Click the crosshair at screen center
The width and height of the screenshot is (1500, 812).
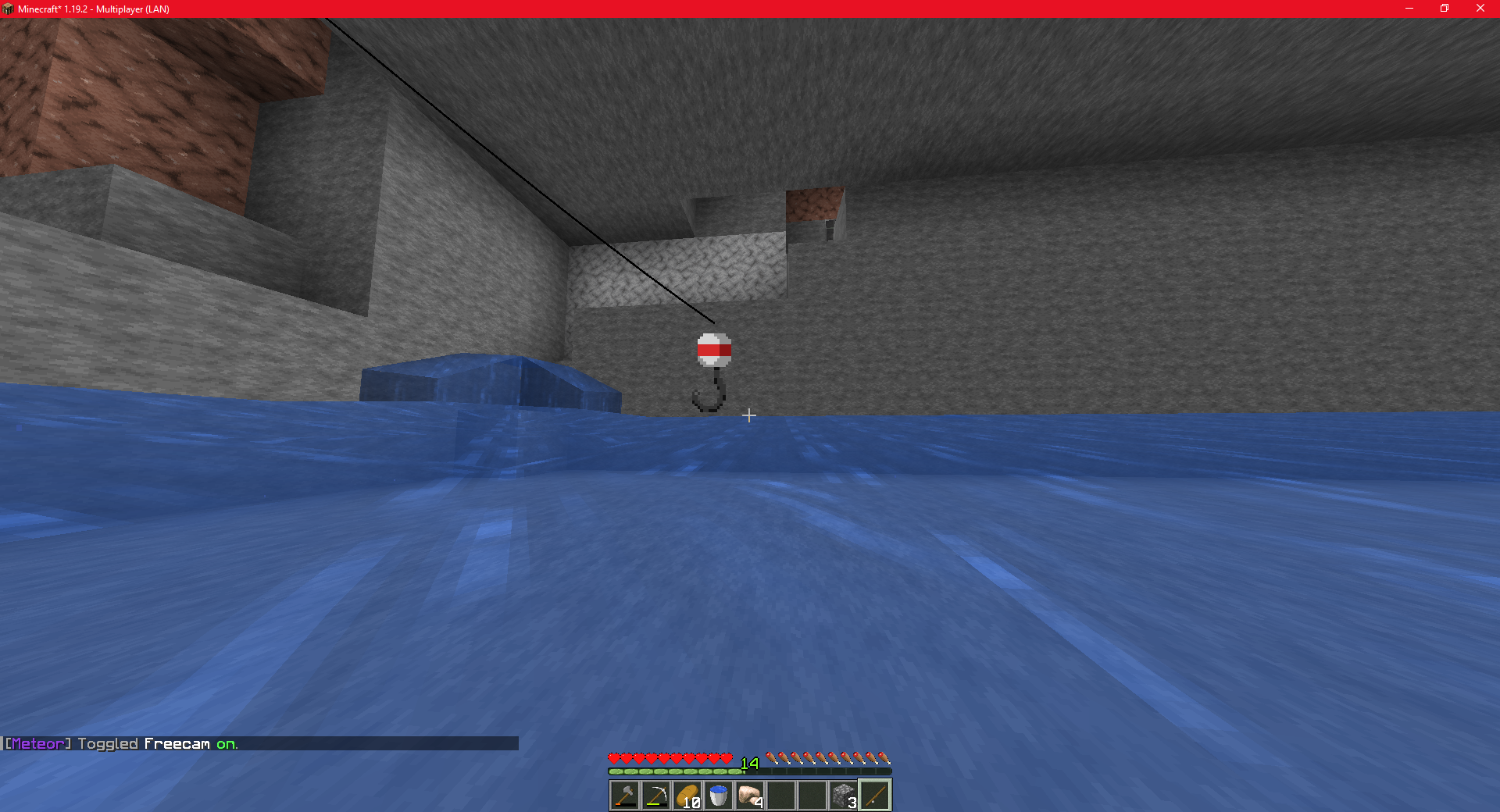pos(749,415)
